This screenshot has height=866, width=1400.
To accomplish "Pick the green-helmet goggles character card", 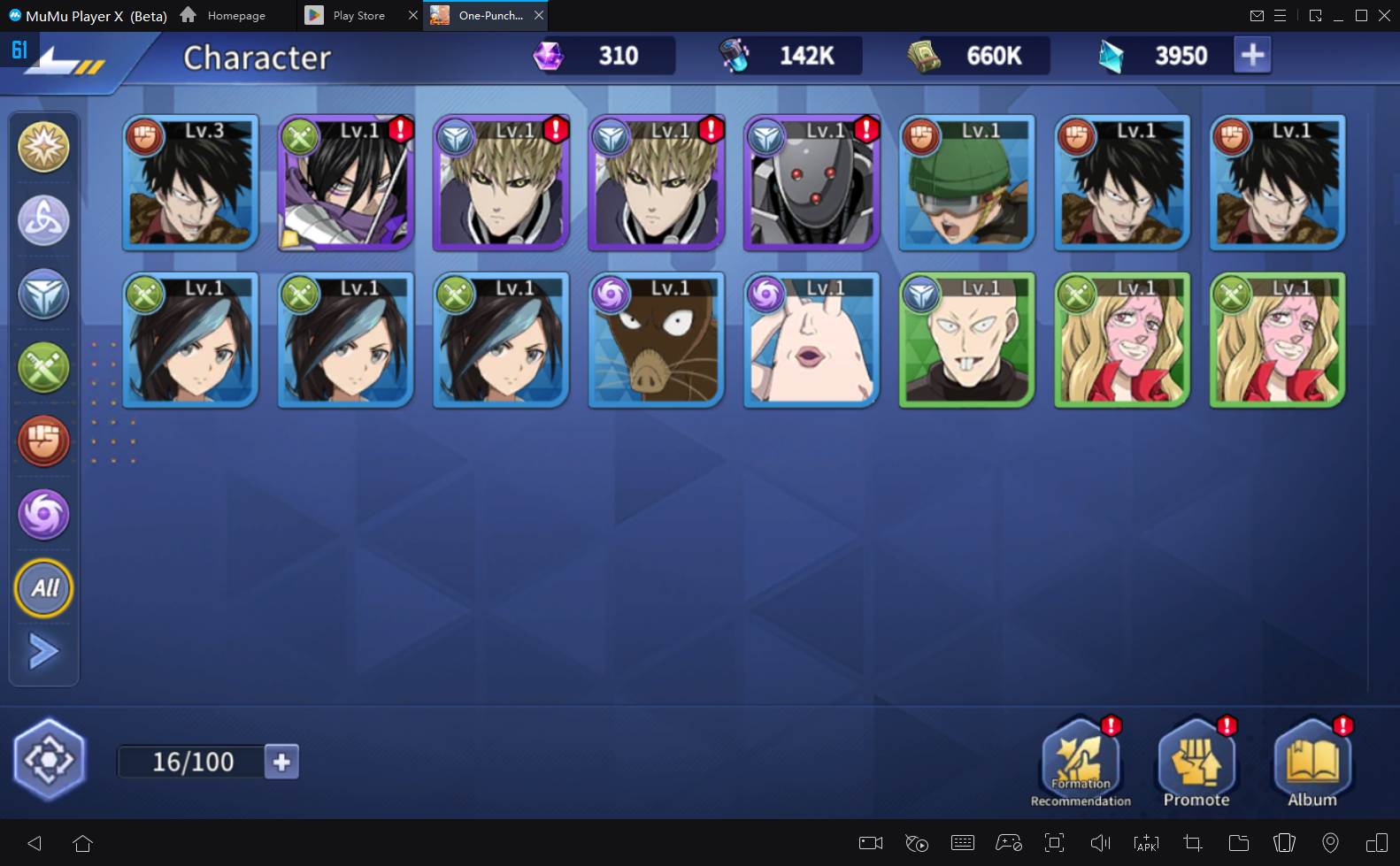I will [x=966, y=183].
